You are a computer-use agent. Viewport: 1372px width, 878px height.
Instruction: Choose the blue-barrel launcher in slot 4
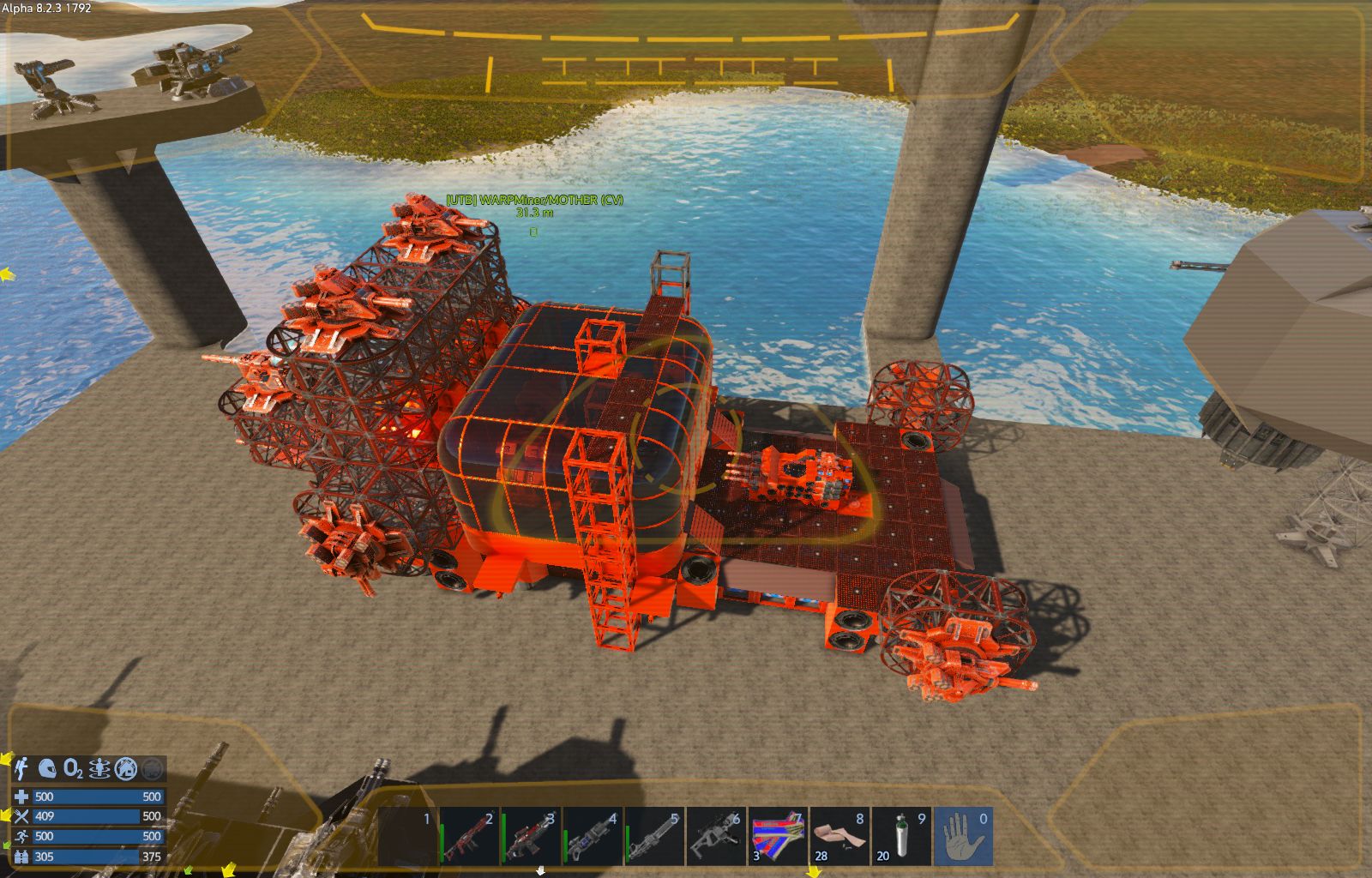coord(593,836)
